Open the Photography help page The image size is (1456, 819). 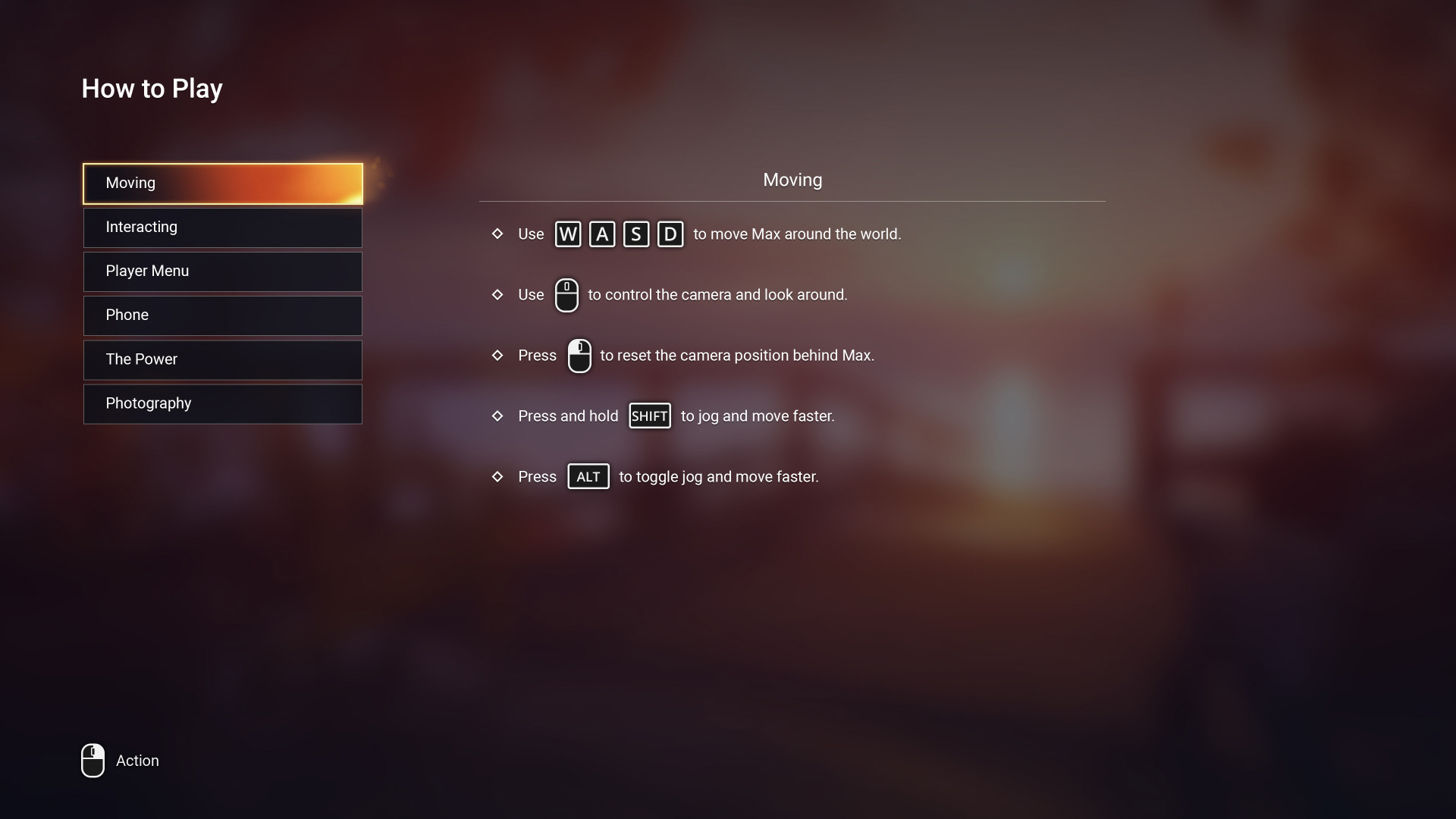point(222,403)
